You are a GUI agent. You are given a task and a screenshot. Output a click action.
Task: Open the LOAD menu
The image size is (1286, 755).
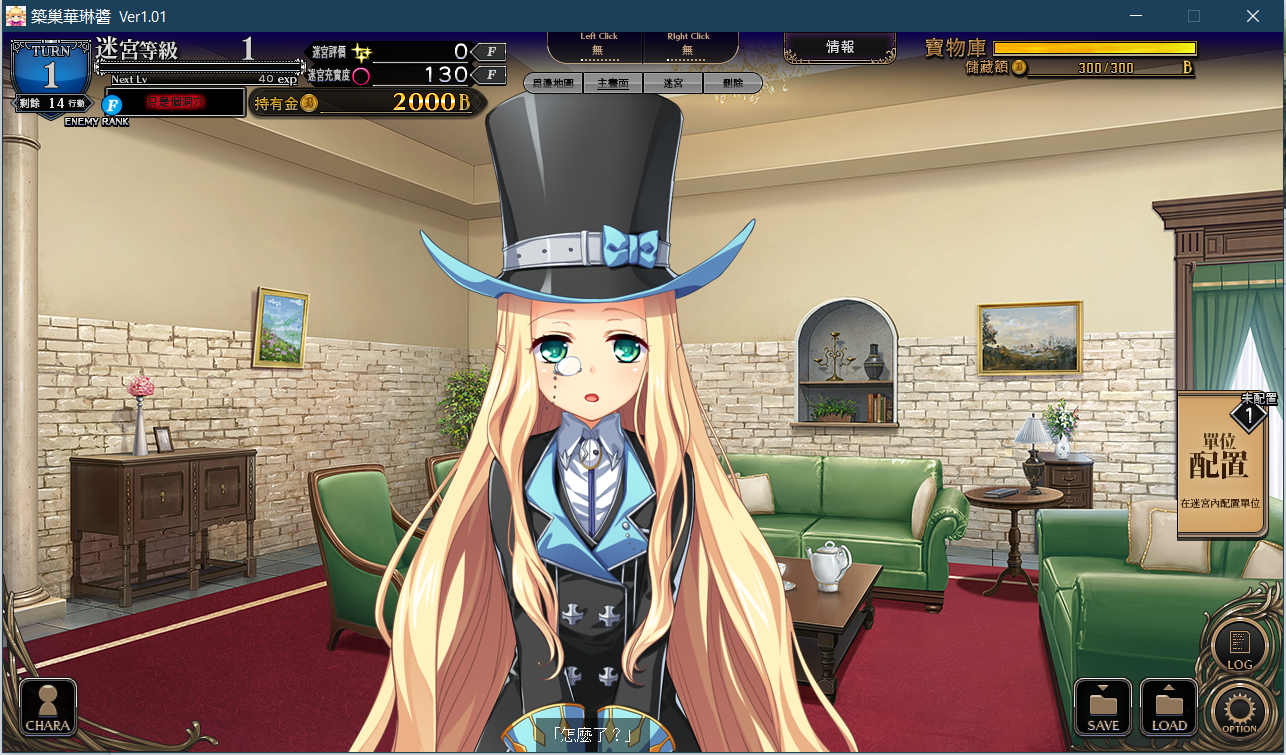(1168, 707)
